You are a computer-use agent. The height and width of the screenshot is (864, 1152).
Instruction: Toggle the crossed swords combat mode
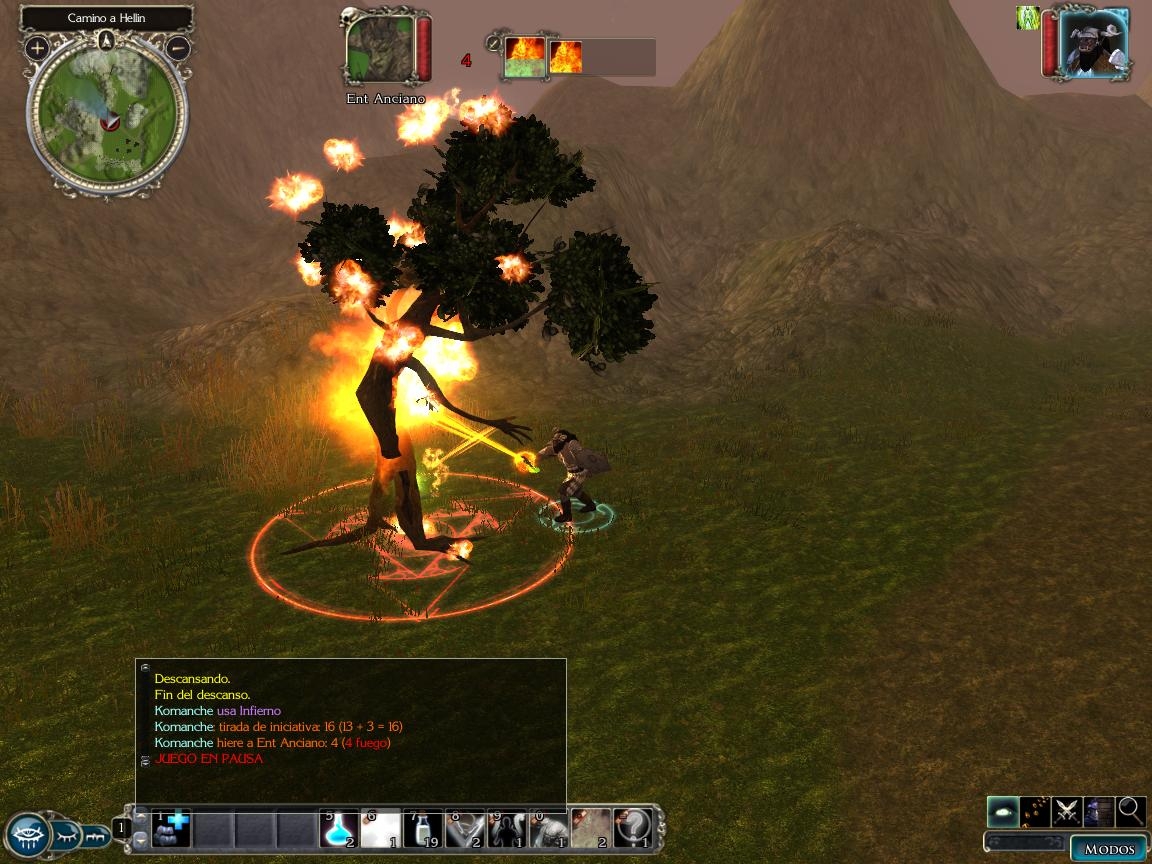tap(1067, 811)
